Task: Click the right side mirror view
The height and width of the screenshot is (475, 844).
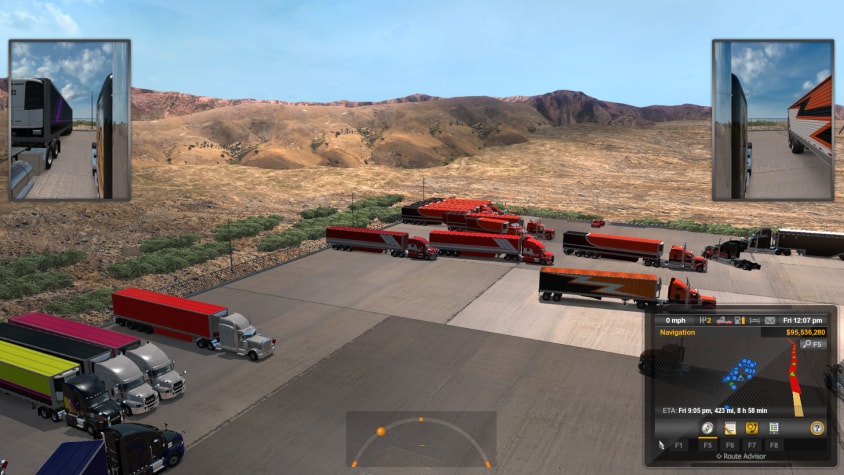Action: (773, 120)
